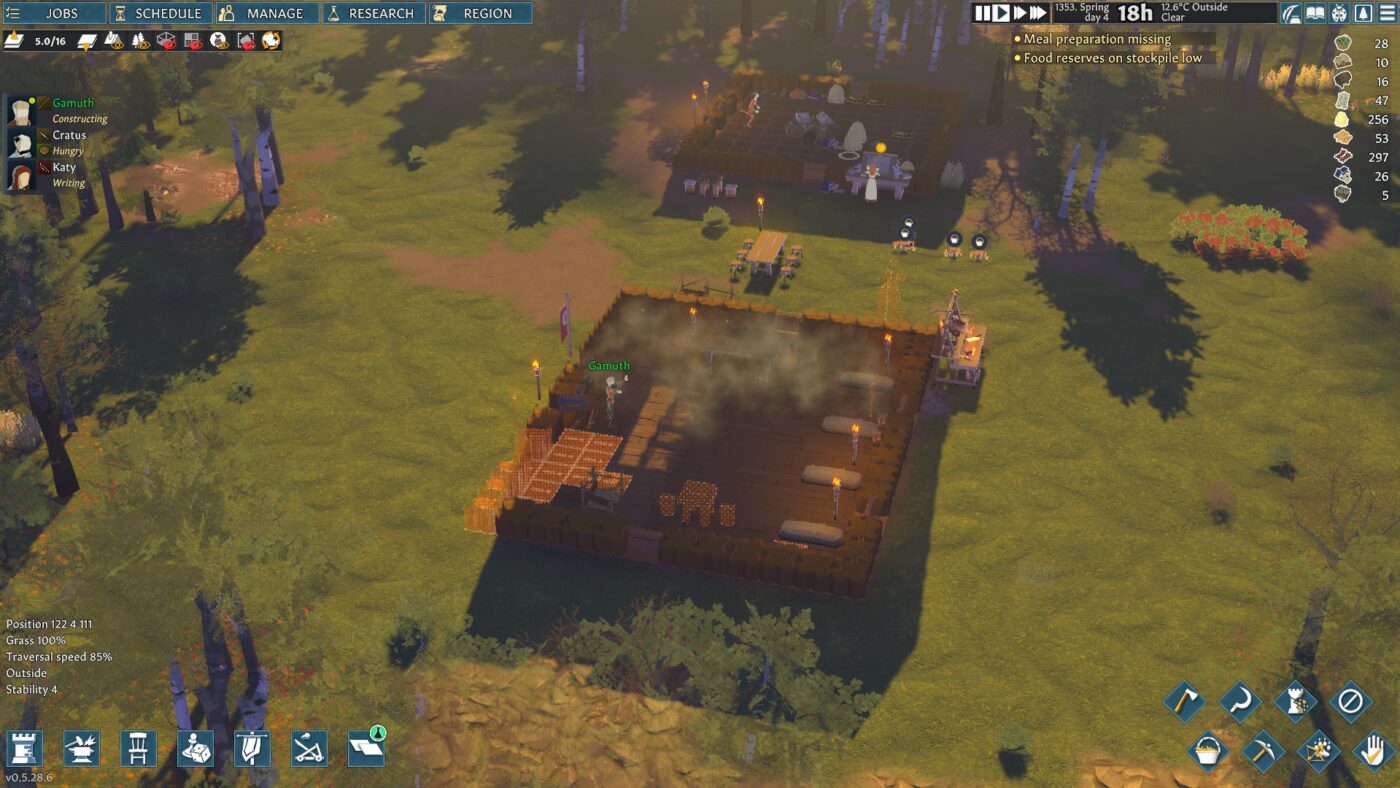Select the hunt crossbow order tool
Screen dimensions: 1400x788
[x=1317, y=751]
